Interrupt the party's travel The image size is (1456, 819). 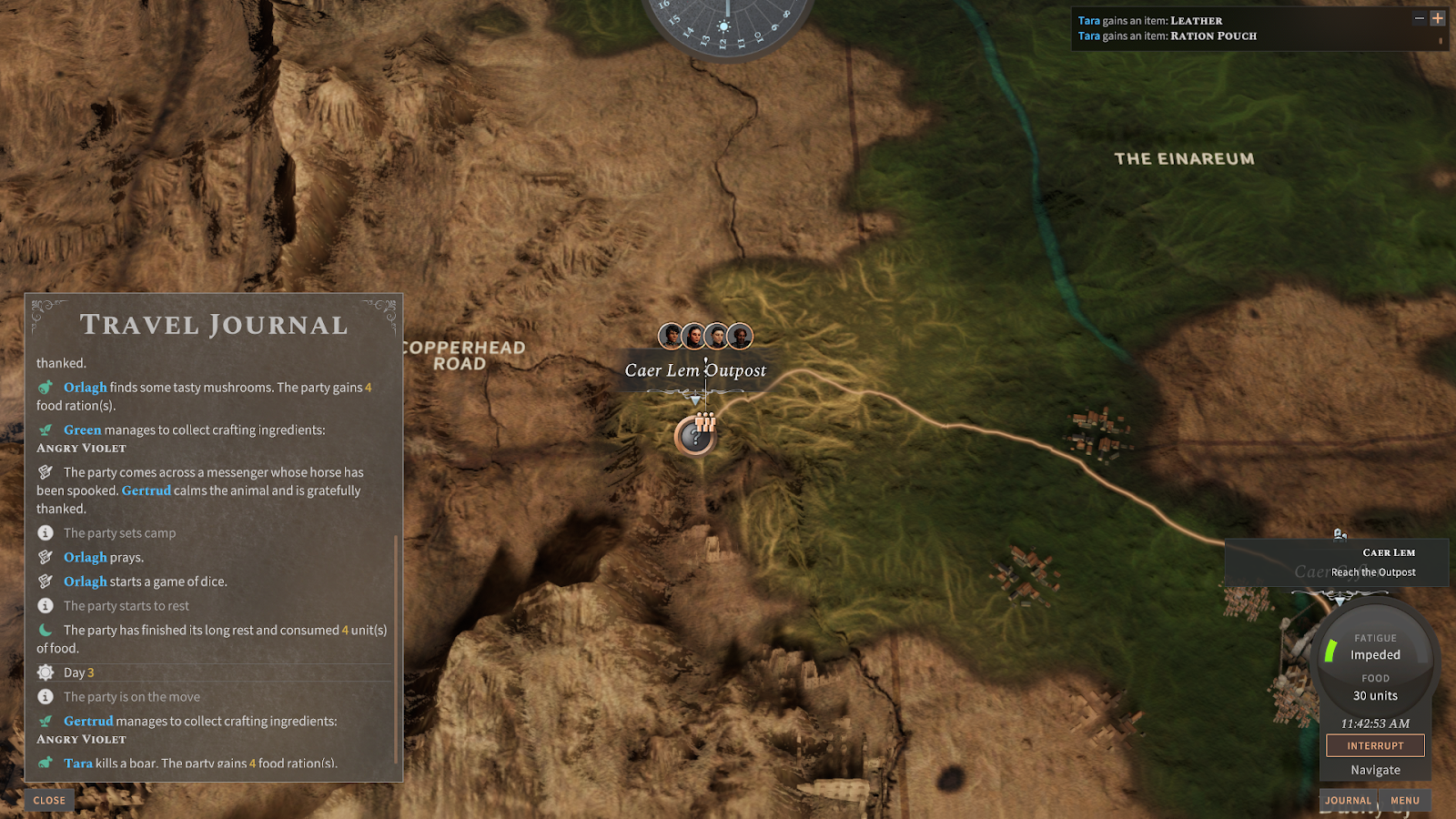[x=1375, y=746]
